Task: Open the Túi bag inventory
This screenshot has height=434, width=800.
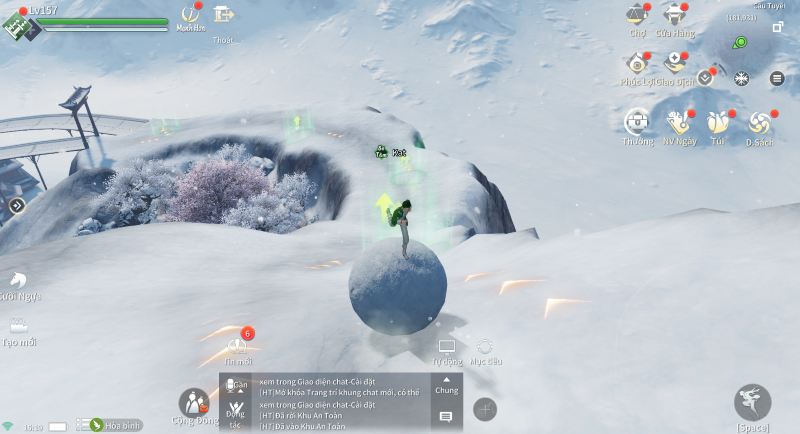Action: [x=717, y=123]
